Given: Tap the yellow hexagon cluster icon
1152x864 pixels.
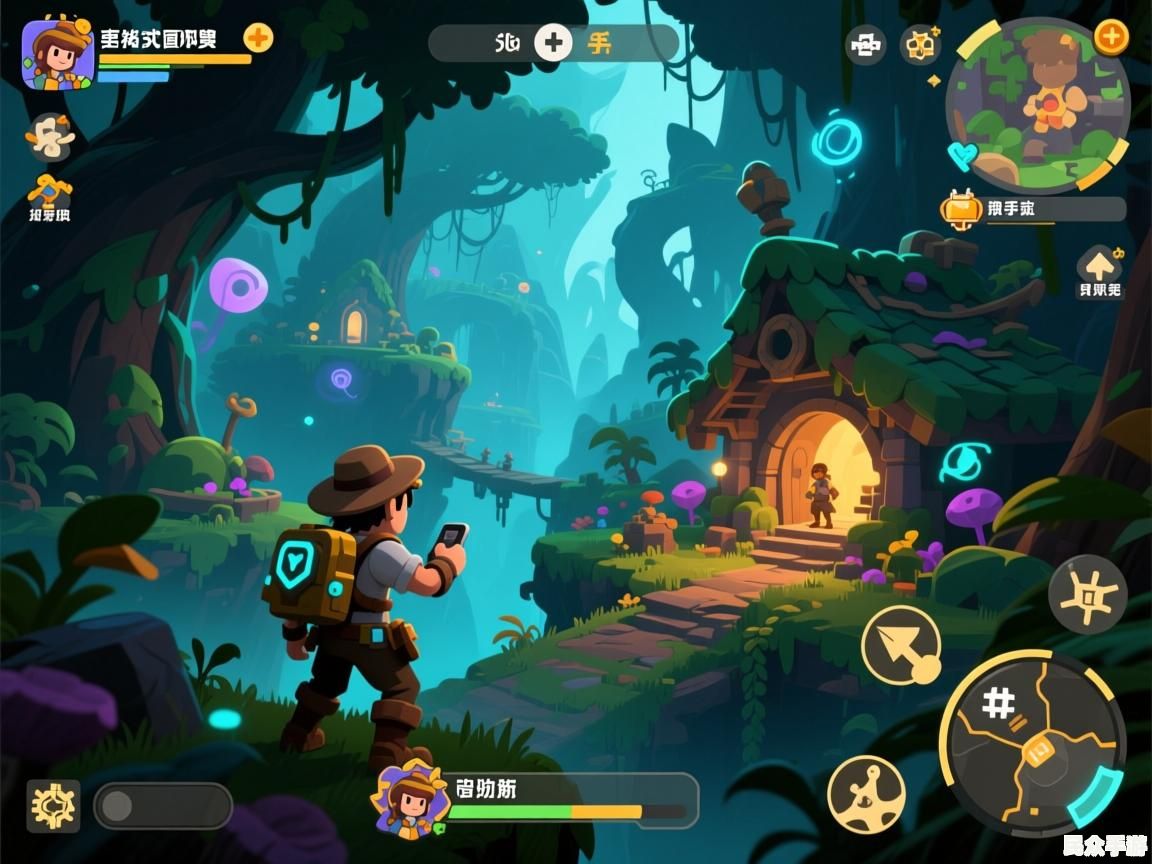Looking at the screenshot, I should pos(920,45).
